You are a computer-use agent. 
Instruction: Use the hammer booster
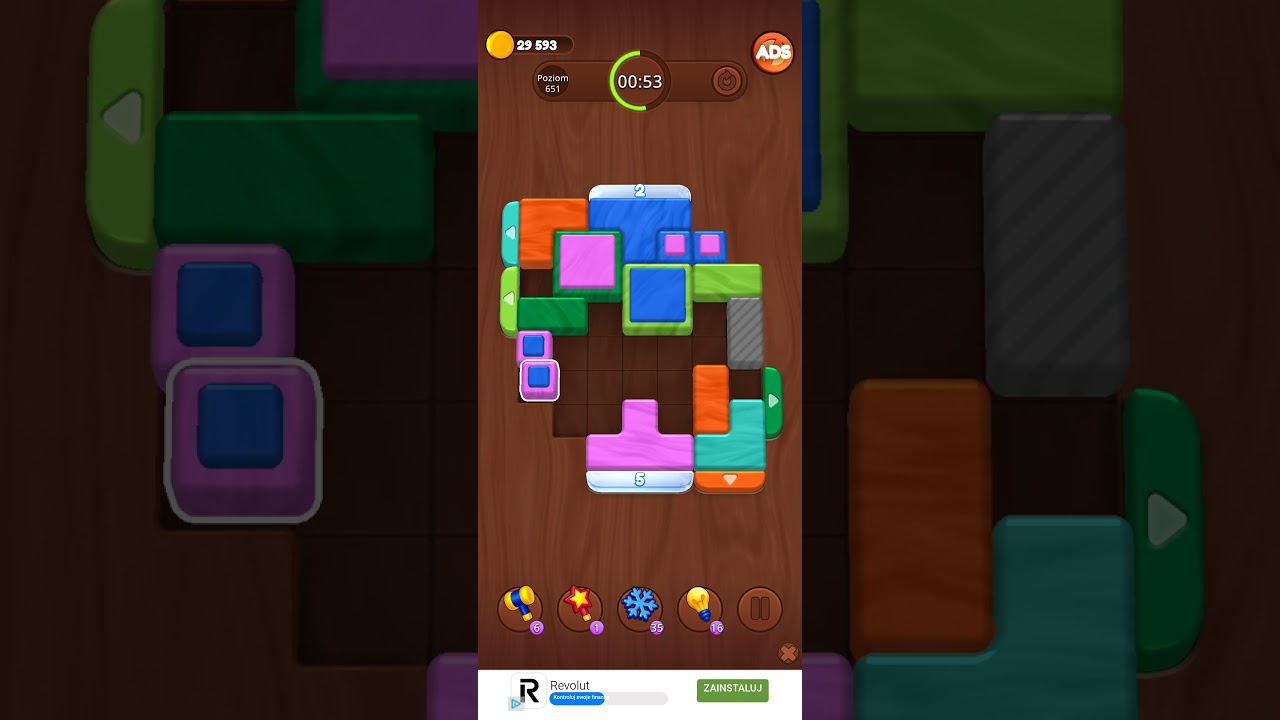519,607
